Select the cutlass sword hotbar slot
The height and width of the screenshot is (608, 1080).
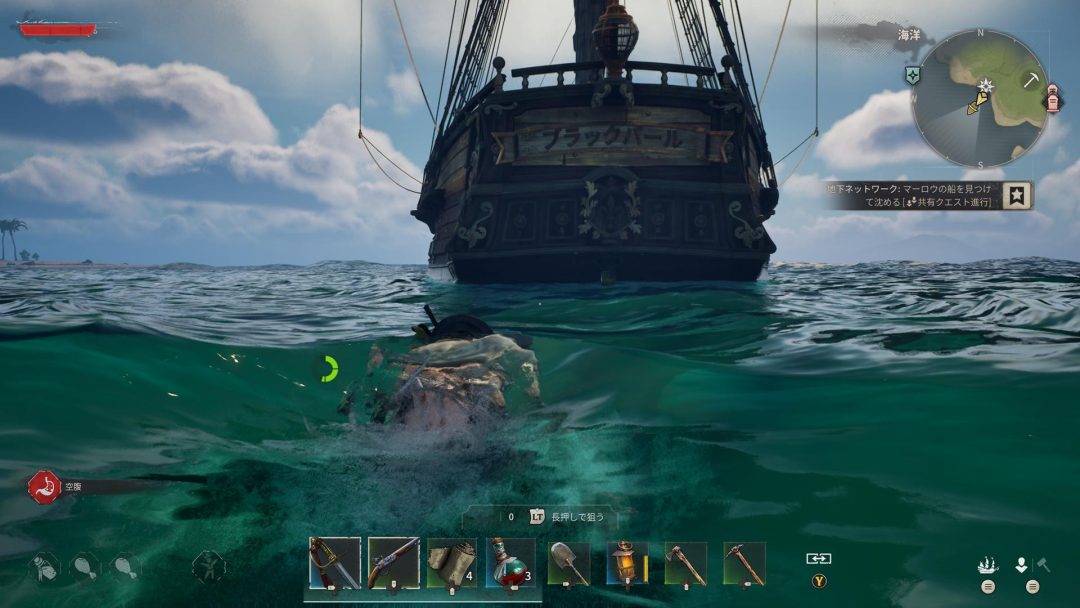pos(334,563)
